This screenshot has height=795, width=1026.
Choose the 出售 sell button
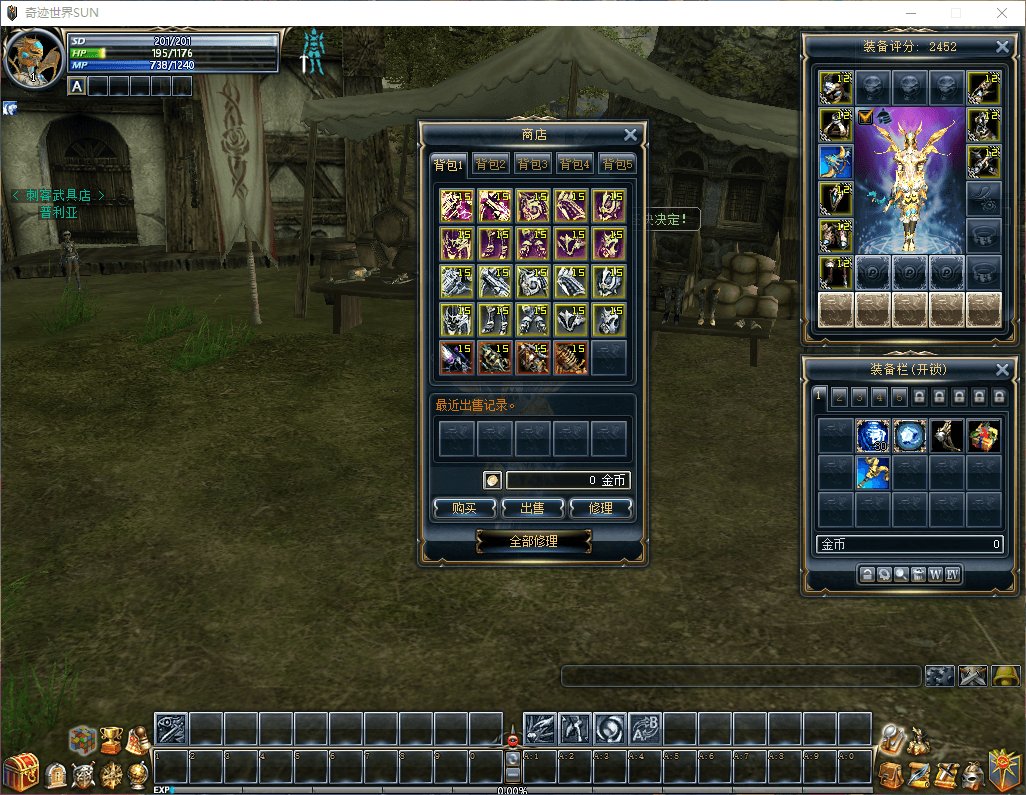coord(532,508)
